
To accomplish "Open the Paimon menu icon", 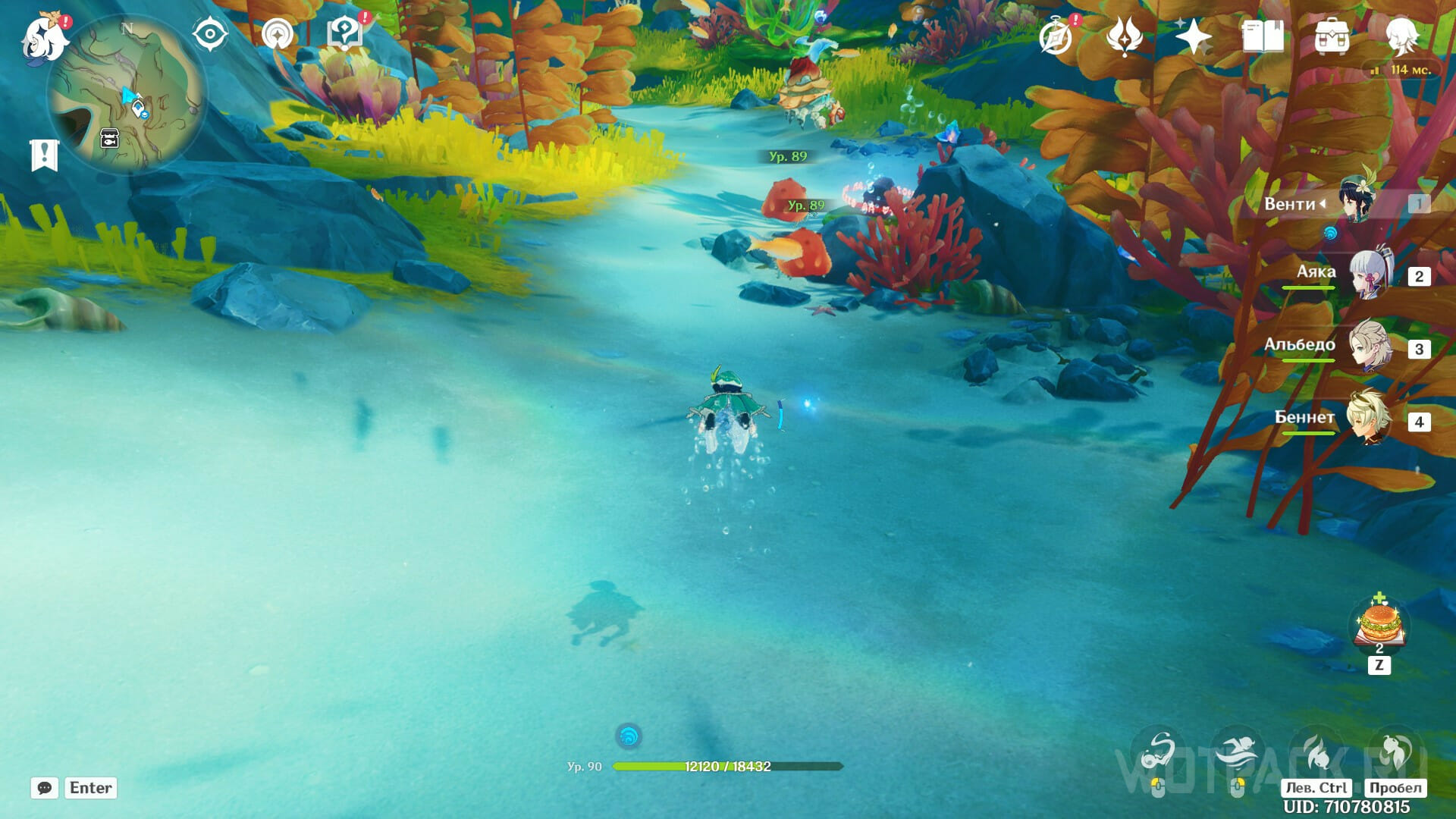I will coord(44,38).
